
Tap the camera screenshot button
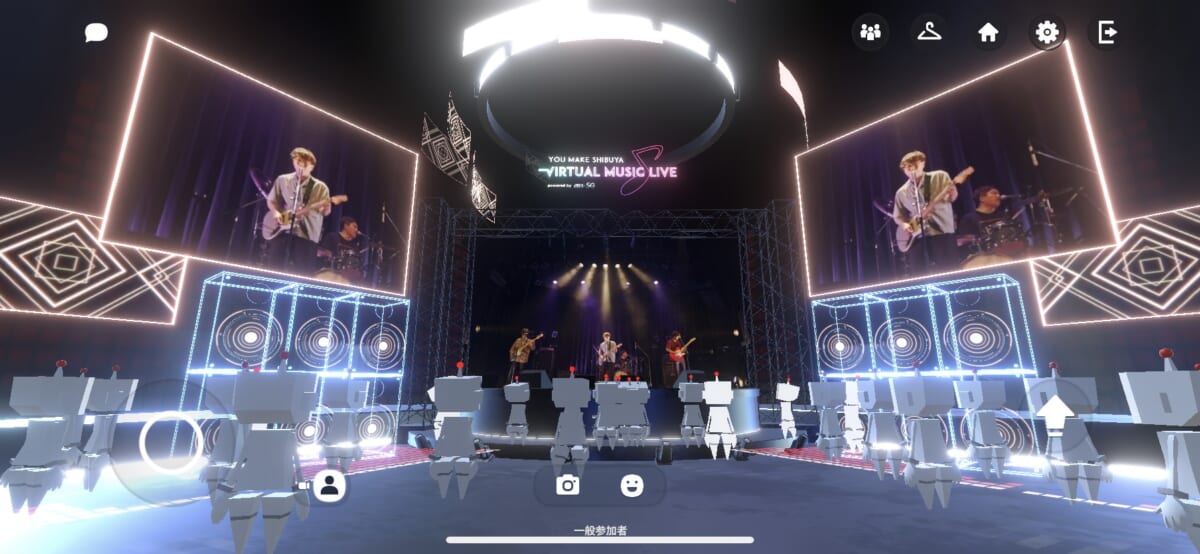pyautogui.click(x=568, y=485)
